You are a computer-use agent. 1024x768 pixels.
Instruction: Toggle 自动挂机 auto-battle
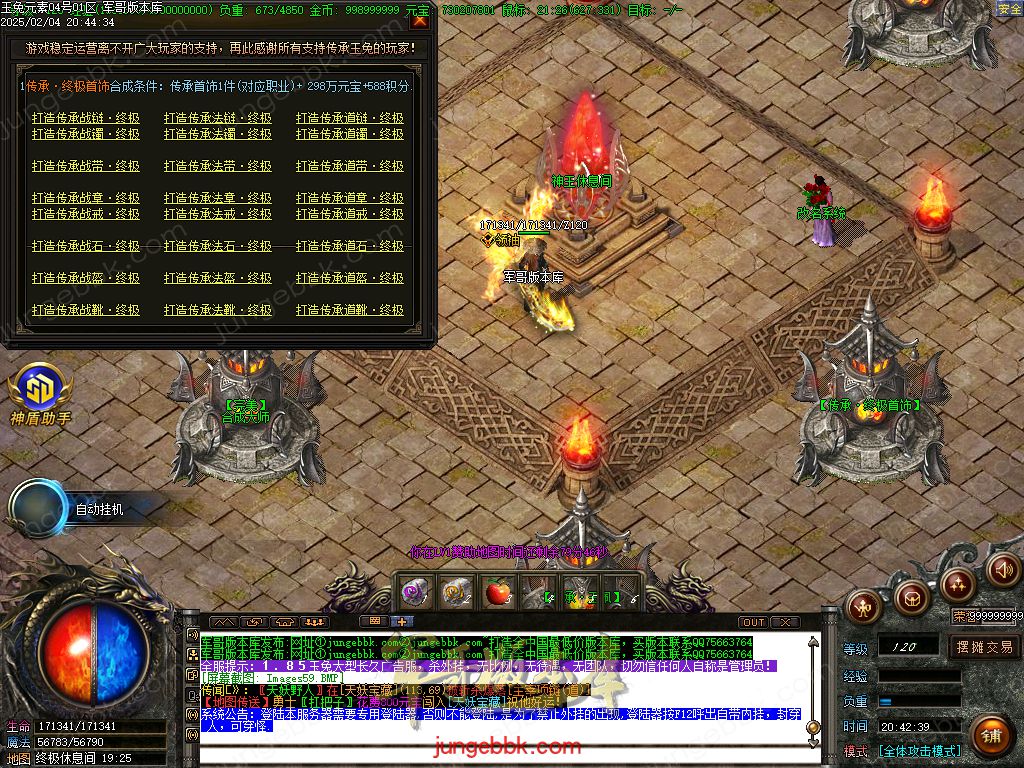point(99,510)
